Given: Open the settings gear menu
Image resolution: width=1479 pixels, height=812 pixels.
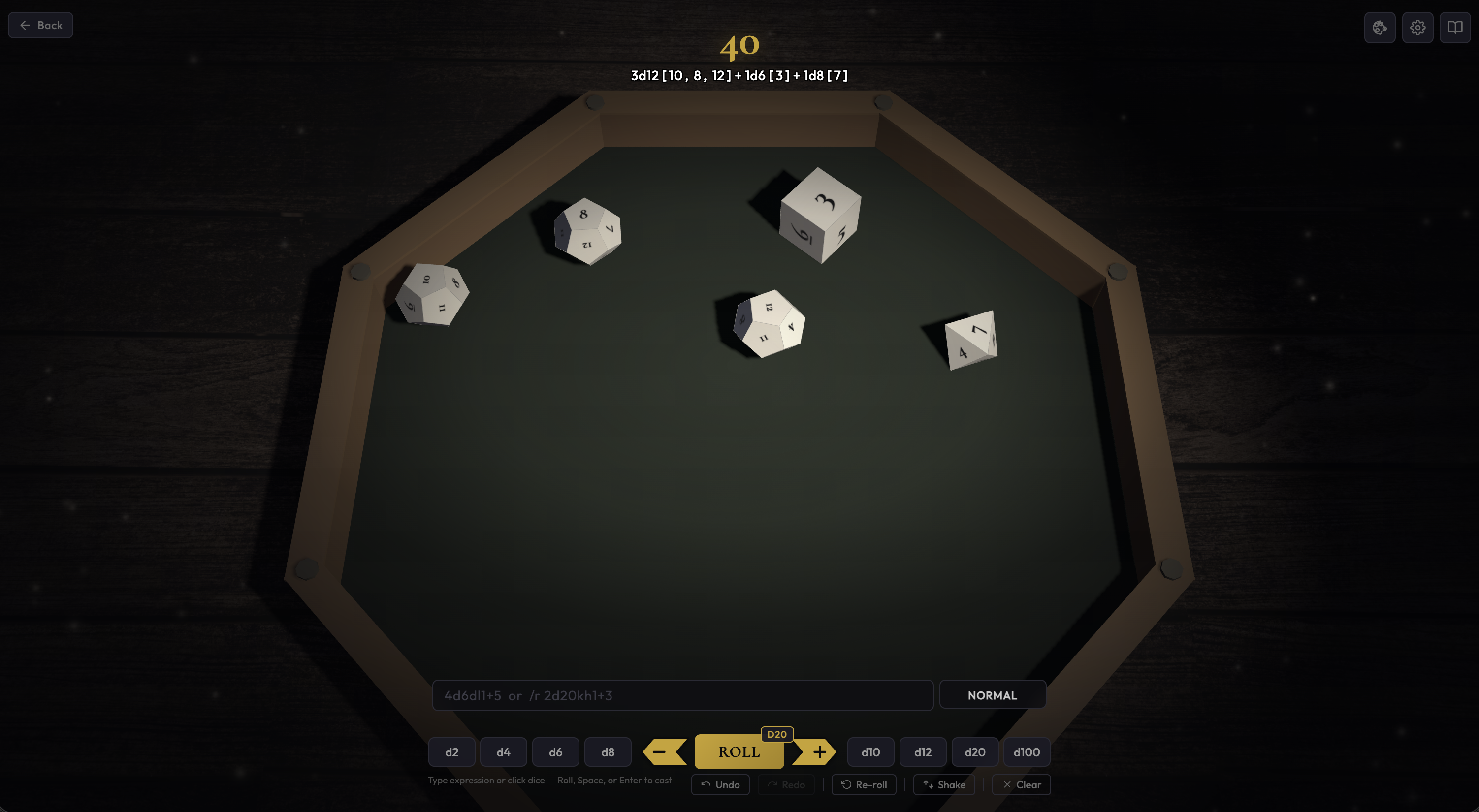Looking at the screenshot, I should coord(1417,27).
